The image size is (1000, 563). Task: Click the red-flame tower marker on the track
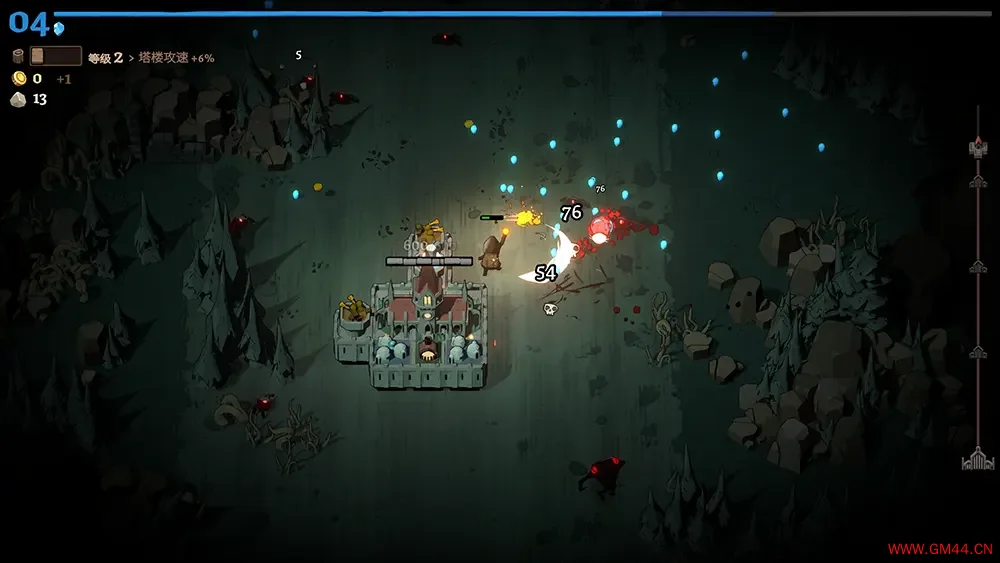978,148
